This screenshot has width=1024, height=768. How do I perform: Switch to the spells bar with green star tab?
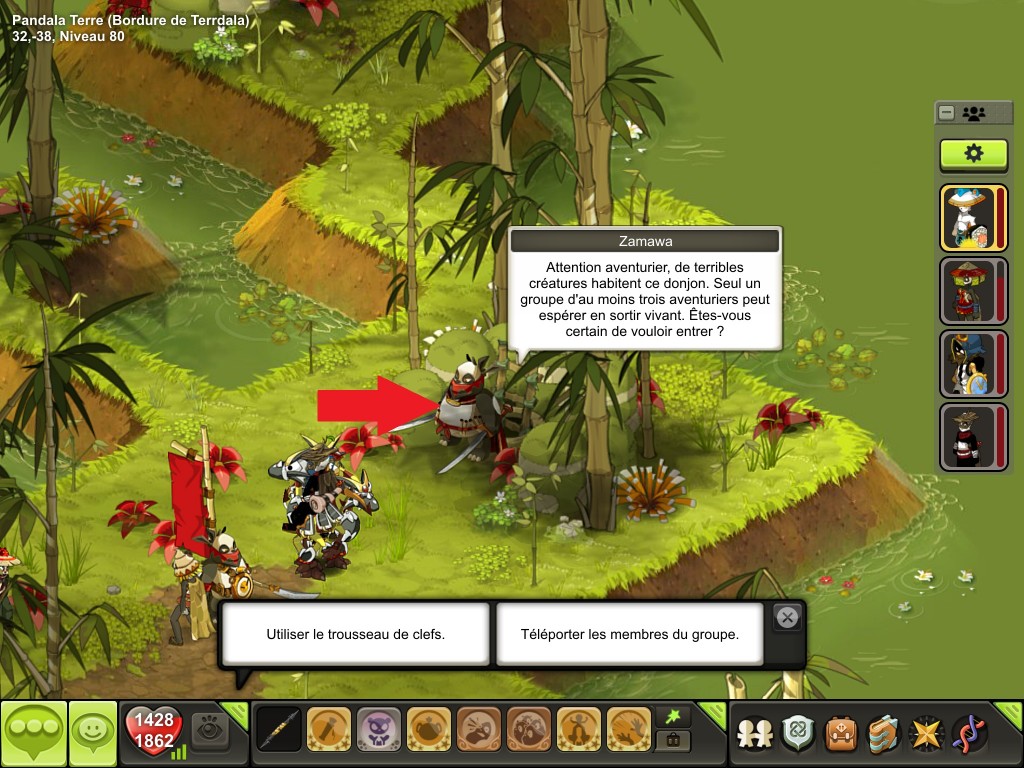[673, 717]
